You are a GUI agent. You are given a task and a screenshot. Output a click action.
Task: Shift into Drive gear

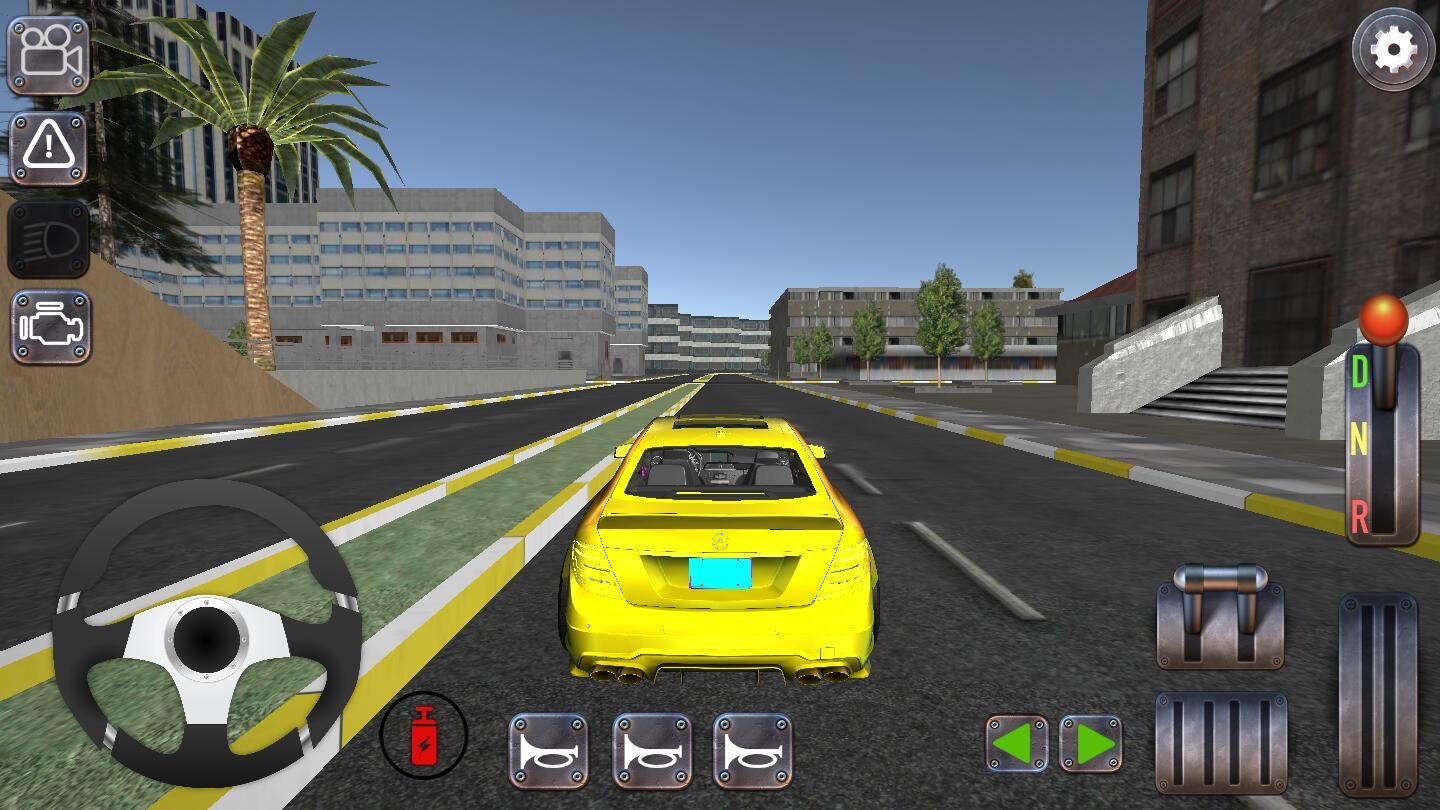[1362, 369]
